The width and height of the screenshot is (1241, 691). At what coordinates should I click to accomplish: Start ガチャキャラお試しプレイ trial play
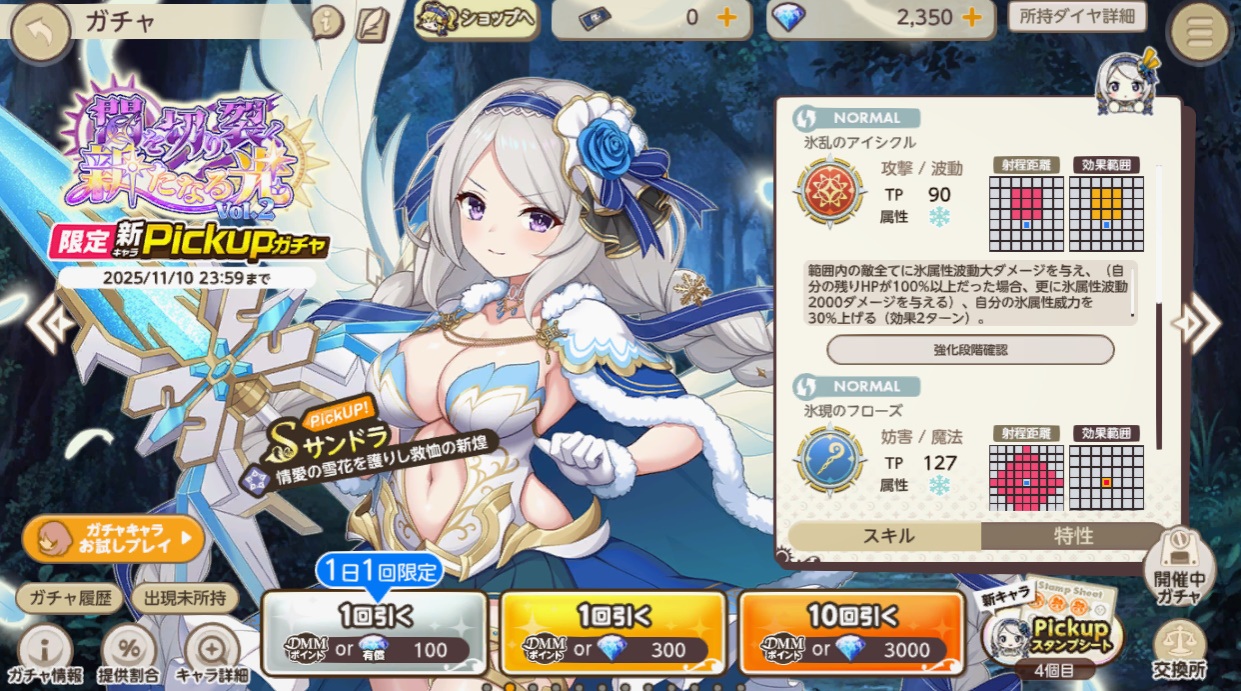point(113,540)
